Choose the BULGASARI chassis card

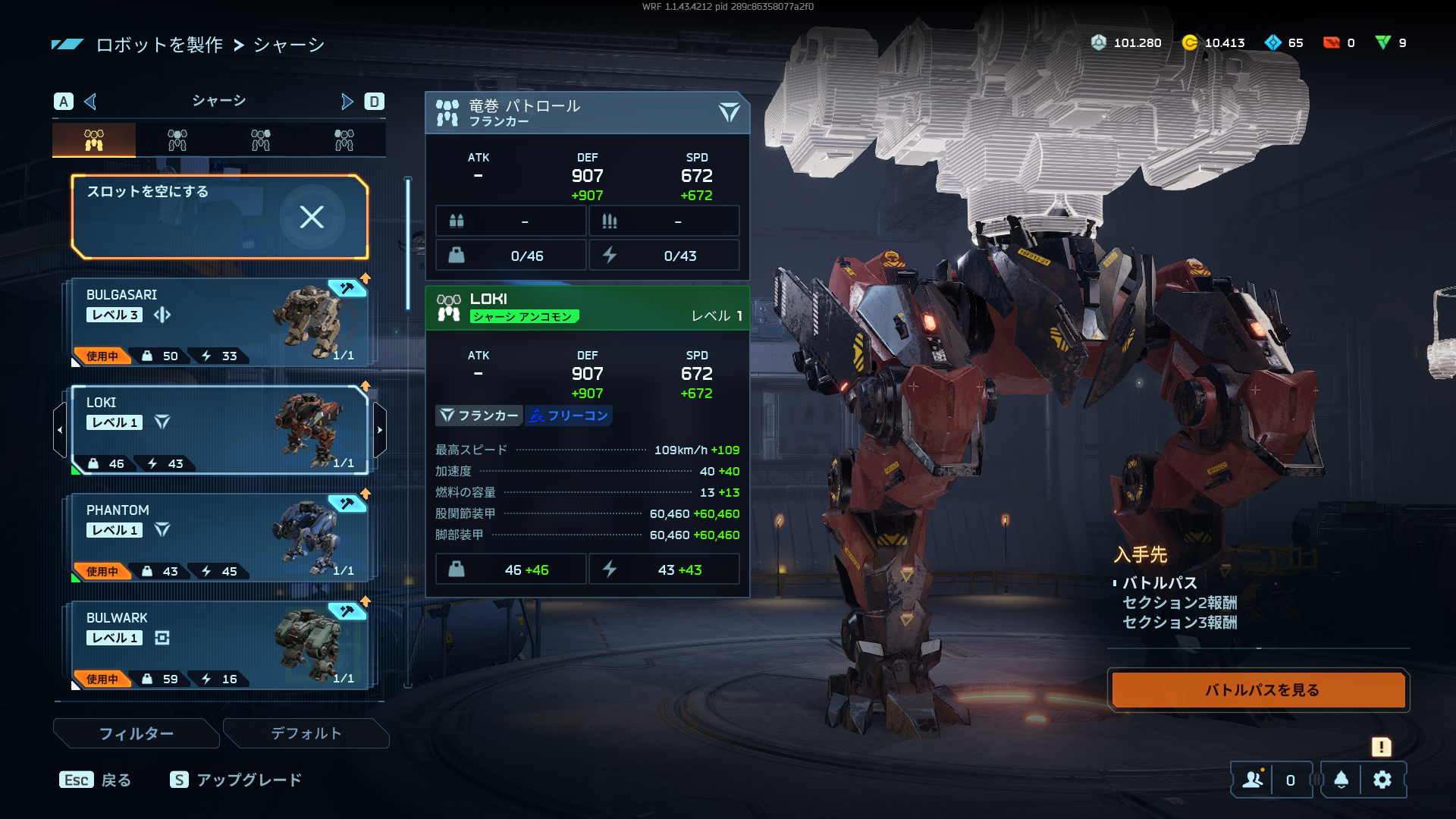(219, 323)
